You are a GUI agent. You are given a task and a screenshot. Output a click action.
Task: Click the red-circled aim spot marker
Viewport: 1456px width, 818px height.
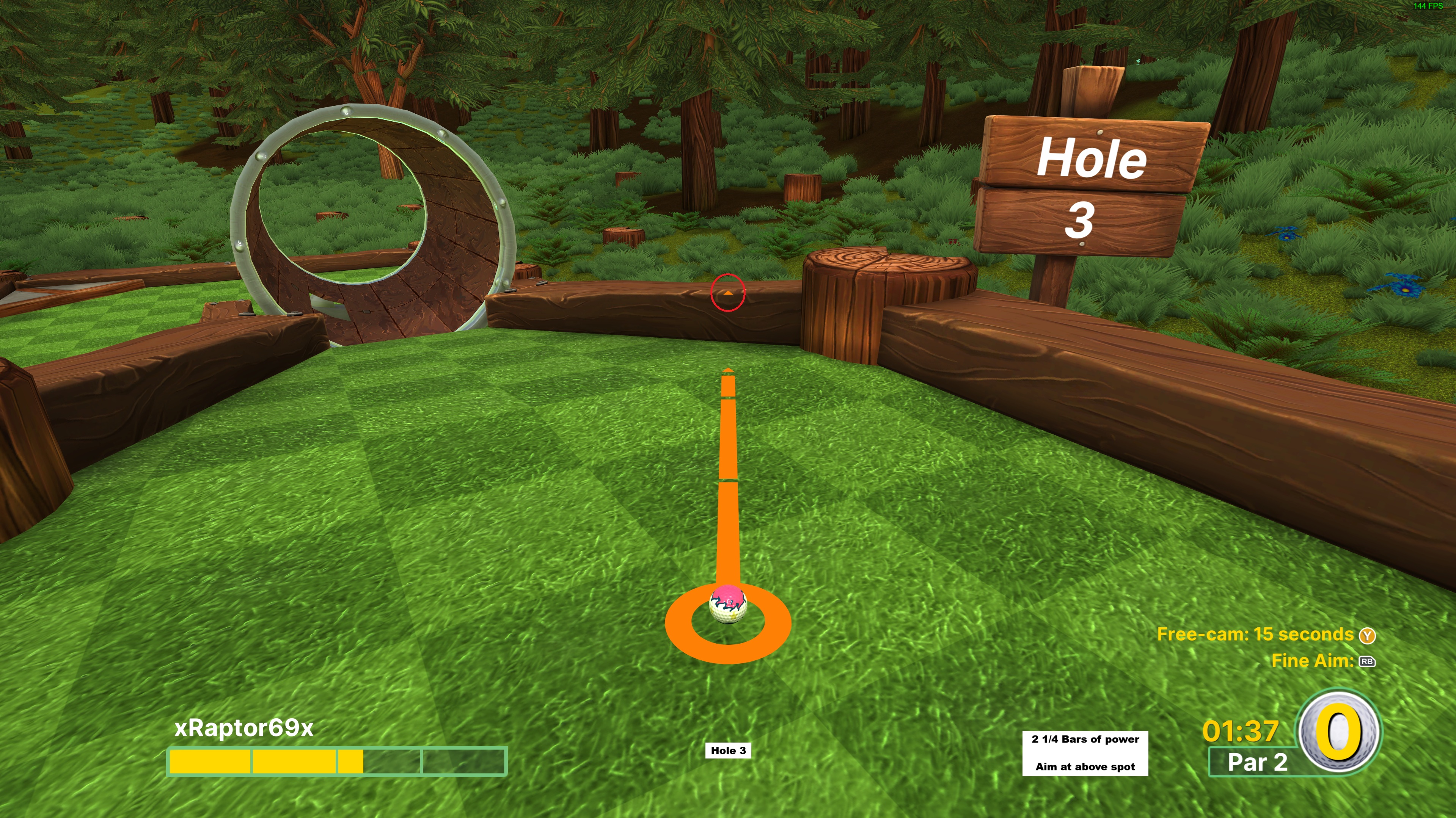point(728,293)
